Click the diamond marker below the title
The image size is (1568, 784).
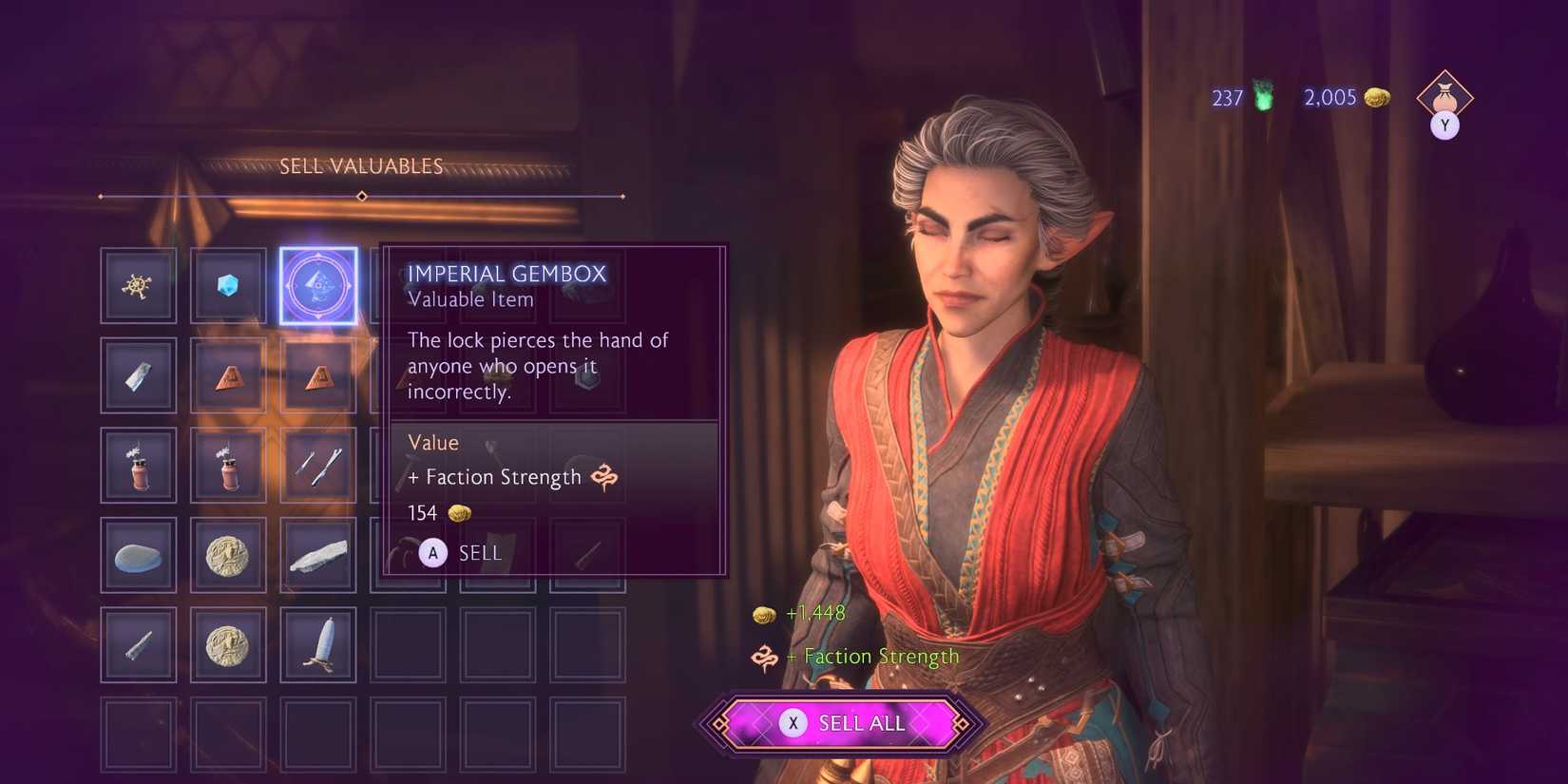pyautogui.click(x=360, y=196)
